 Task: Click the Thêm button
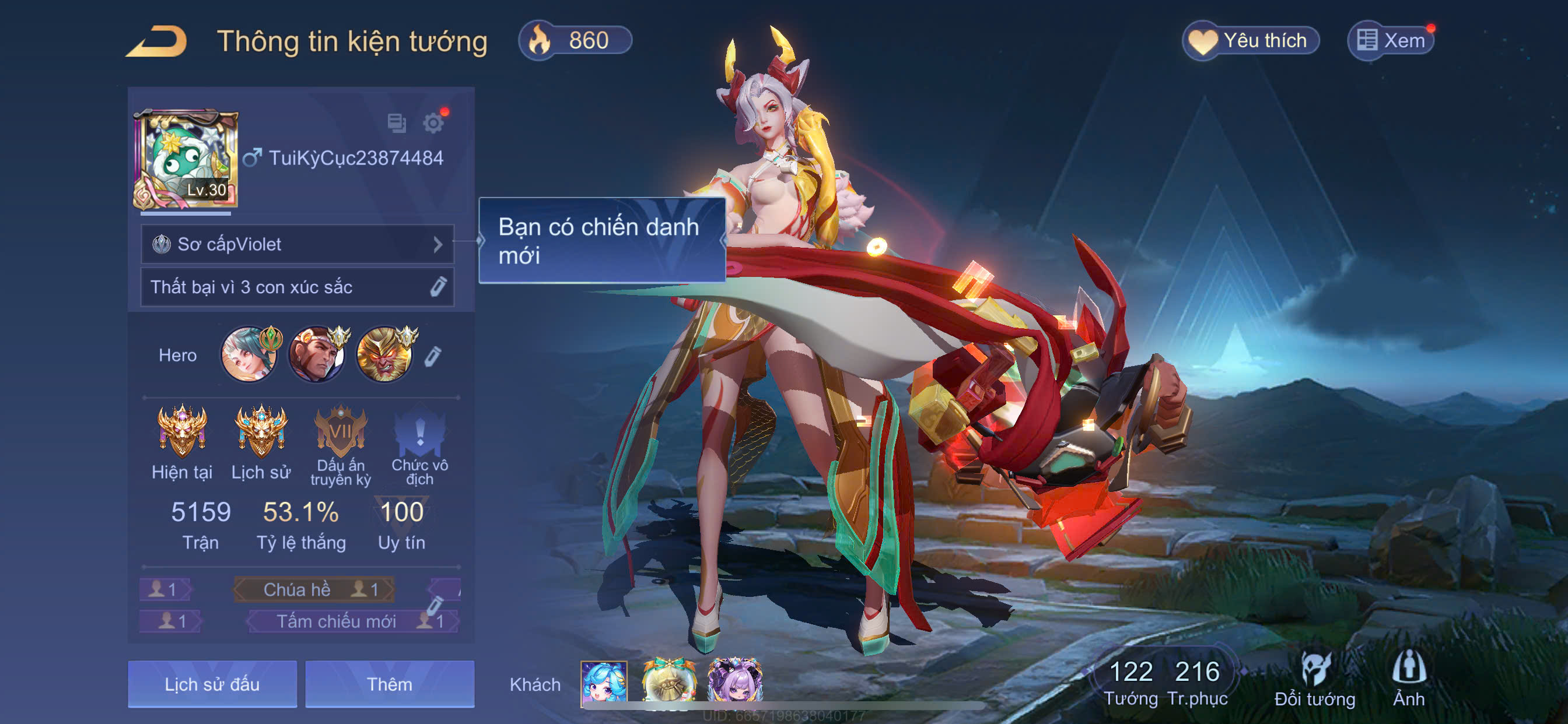pyautogui.click(x=390, y=684)
